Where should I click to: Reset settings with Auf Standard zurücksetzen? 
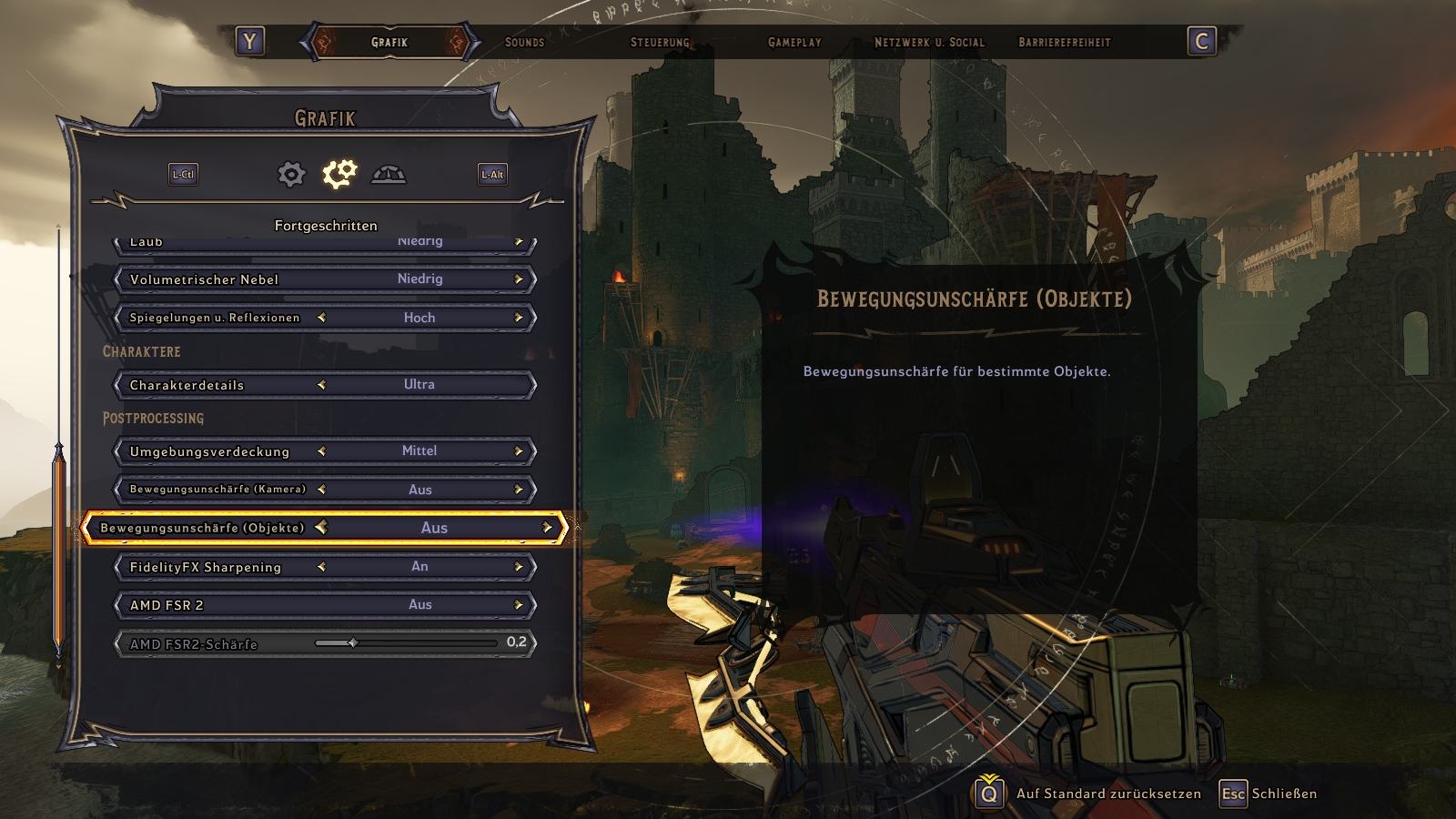(1108, 794)
